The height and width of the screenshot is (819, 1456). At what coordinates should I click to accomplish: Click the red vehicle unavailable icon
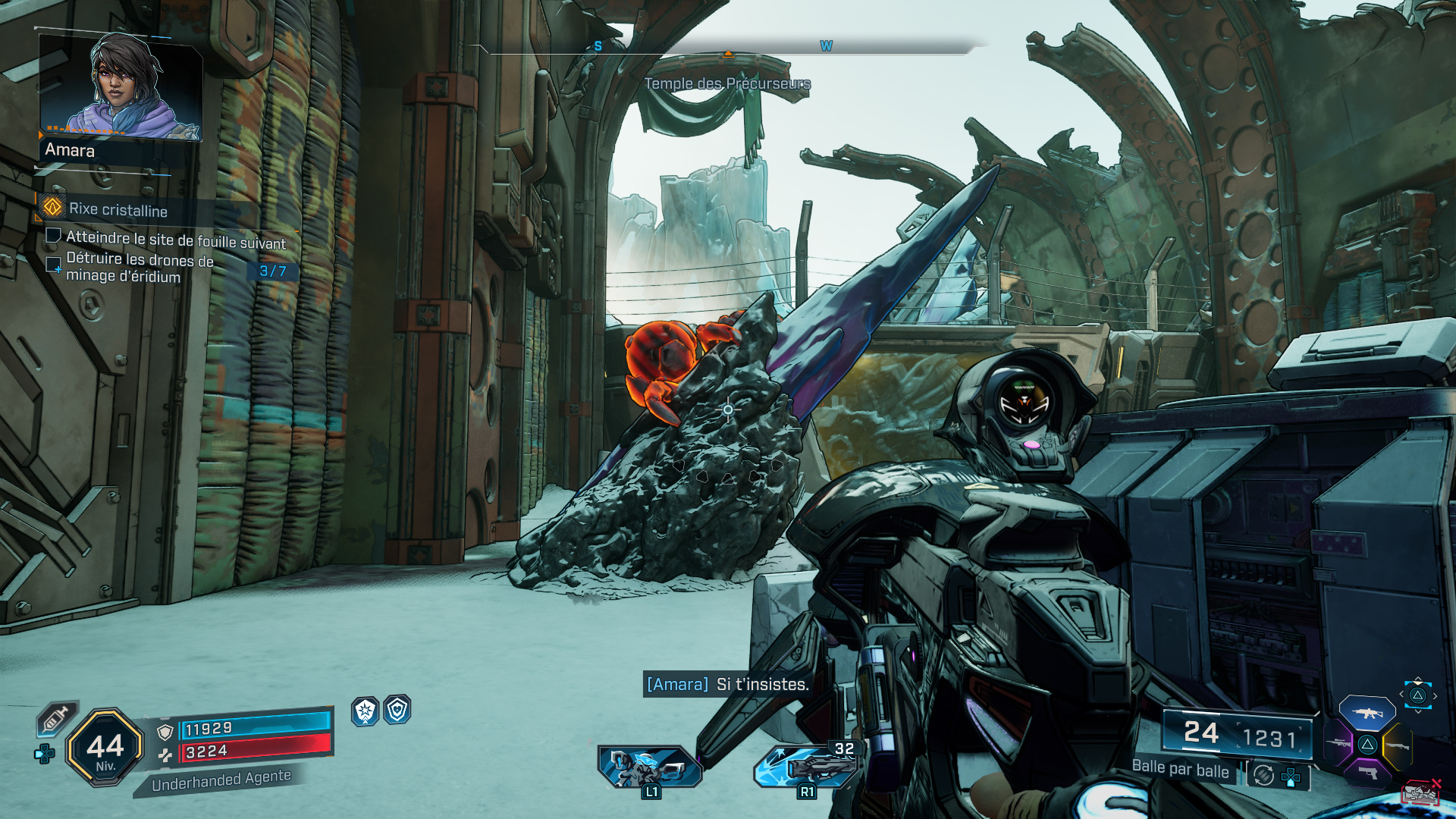coord(1420,793)
